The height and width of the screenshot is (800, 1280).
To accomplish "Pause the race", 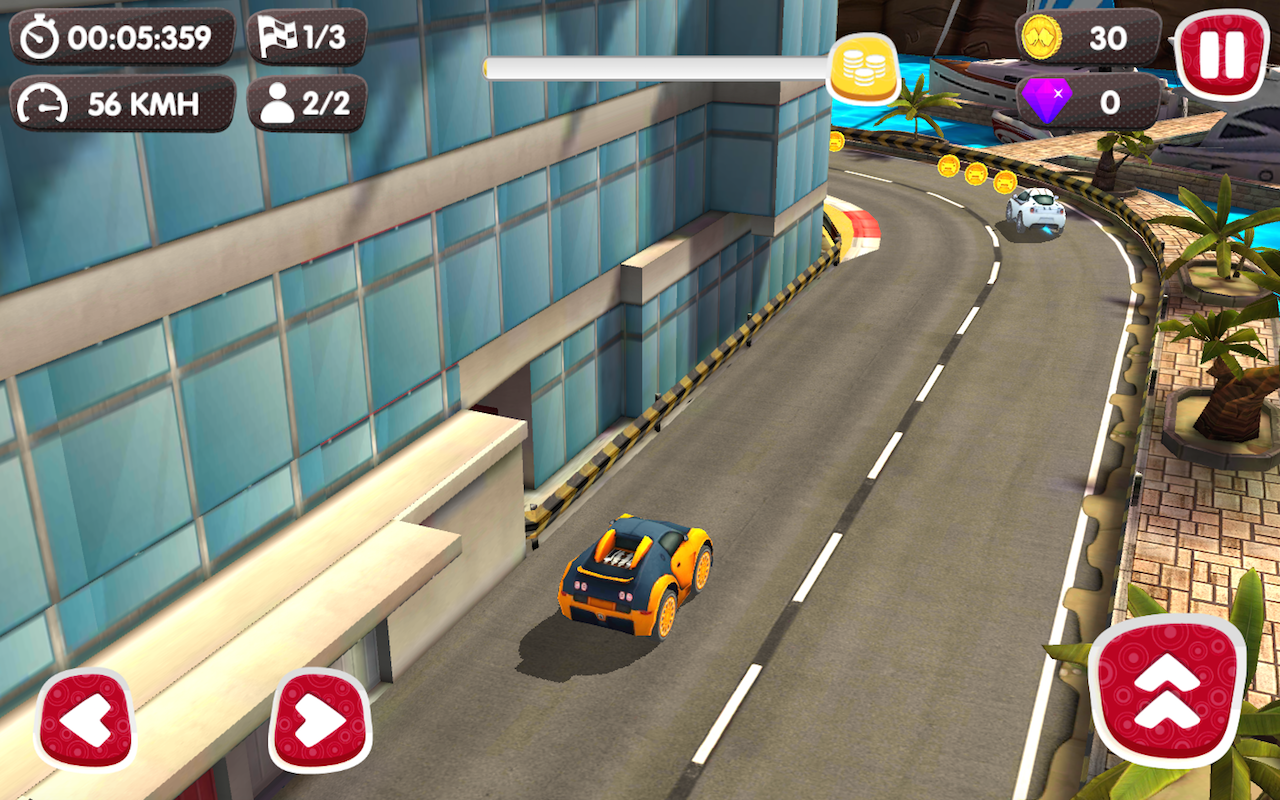I will [1220, 55].
